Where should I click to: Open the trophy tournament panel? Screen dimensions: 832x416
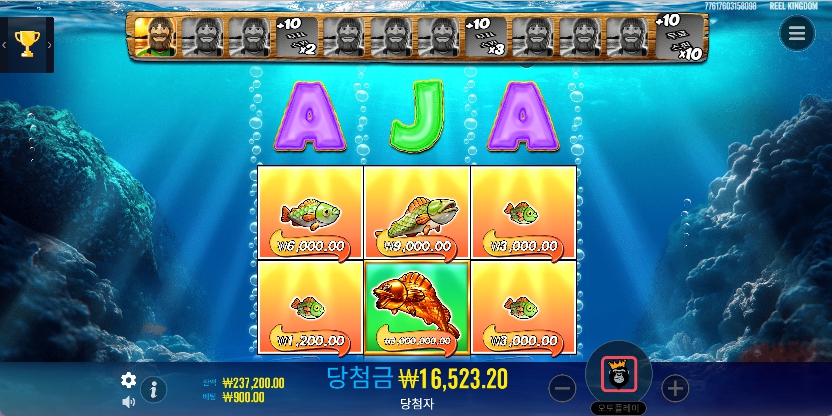[x=28, y=45]
